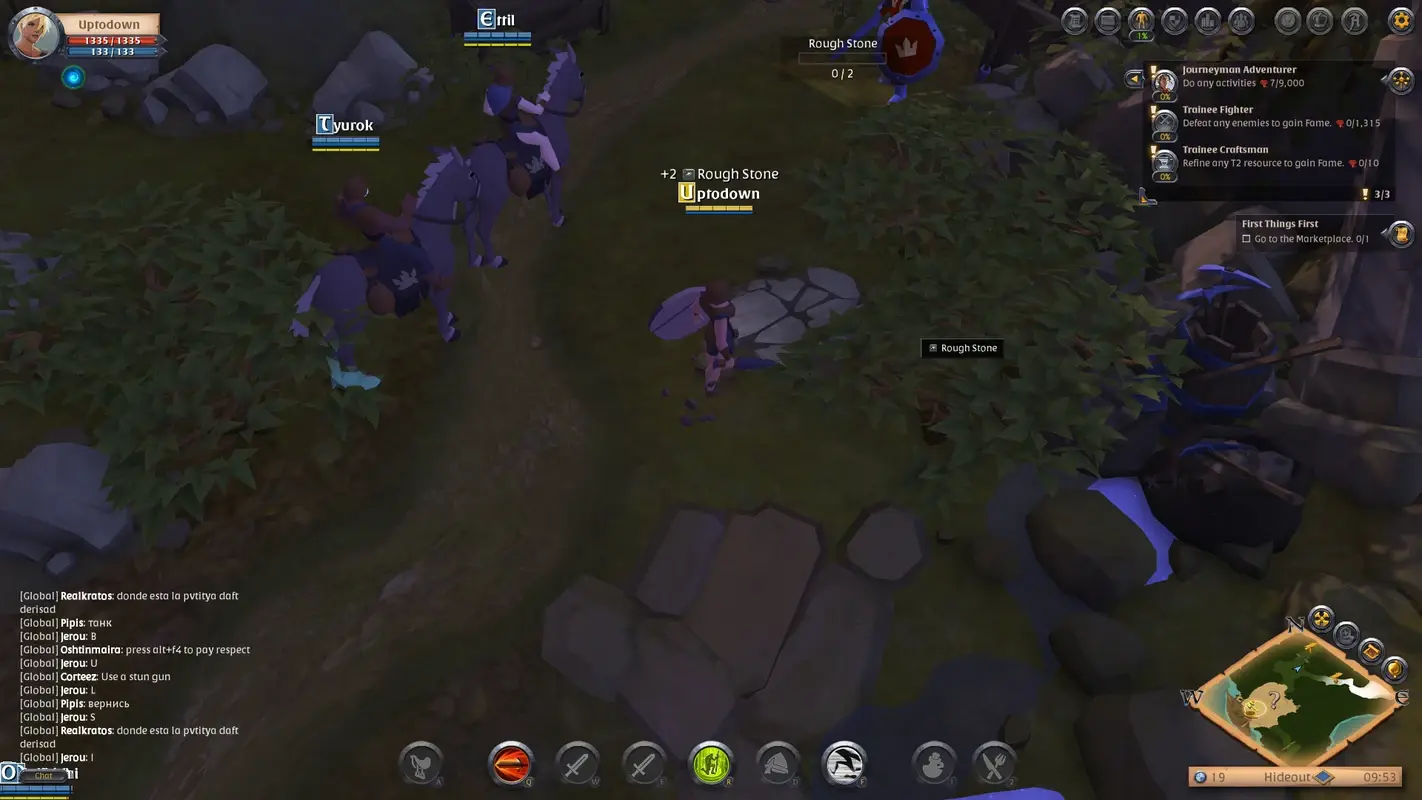Cast the fiery arrow ability on Q
This screenshot has height=800, width=1422.
tap(510, 763)
